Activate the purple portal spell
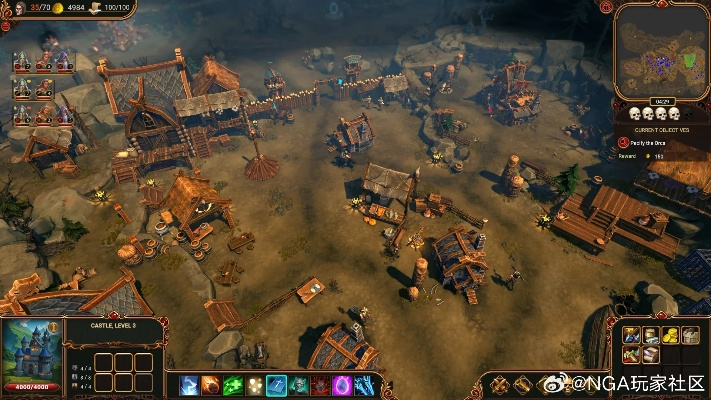This screenshot has width=711, height=400. (x=342, y=384)
